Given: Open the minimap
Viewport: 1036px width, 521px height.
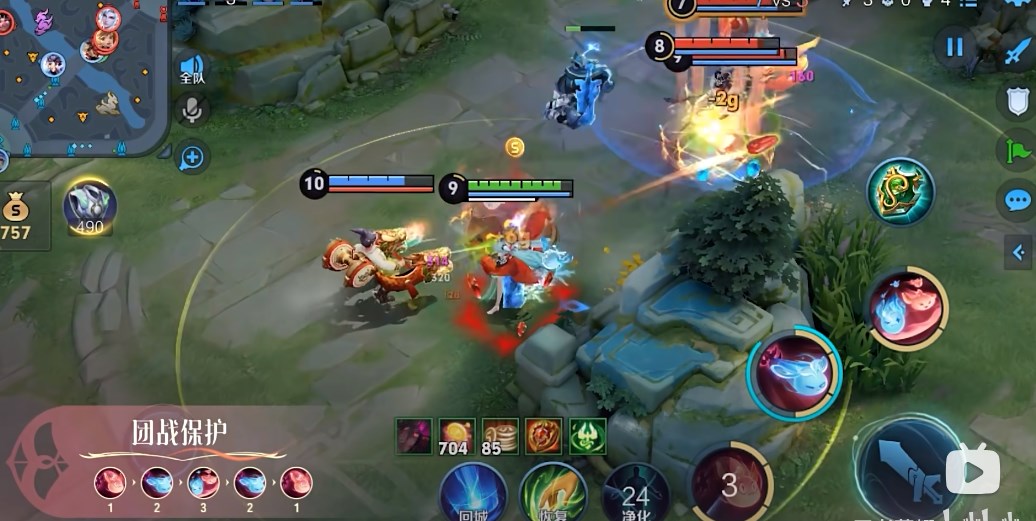Looking at the screenshot, I should click(78, 78).
